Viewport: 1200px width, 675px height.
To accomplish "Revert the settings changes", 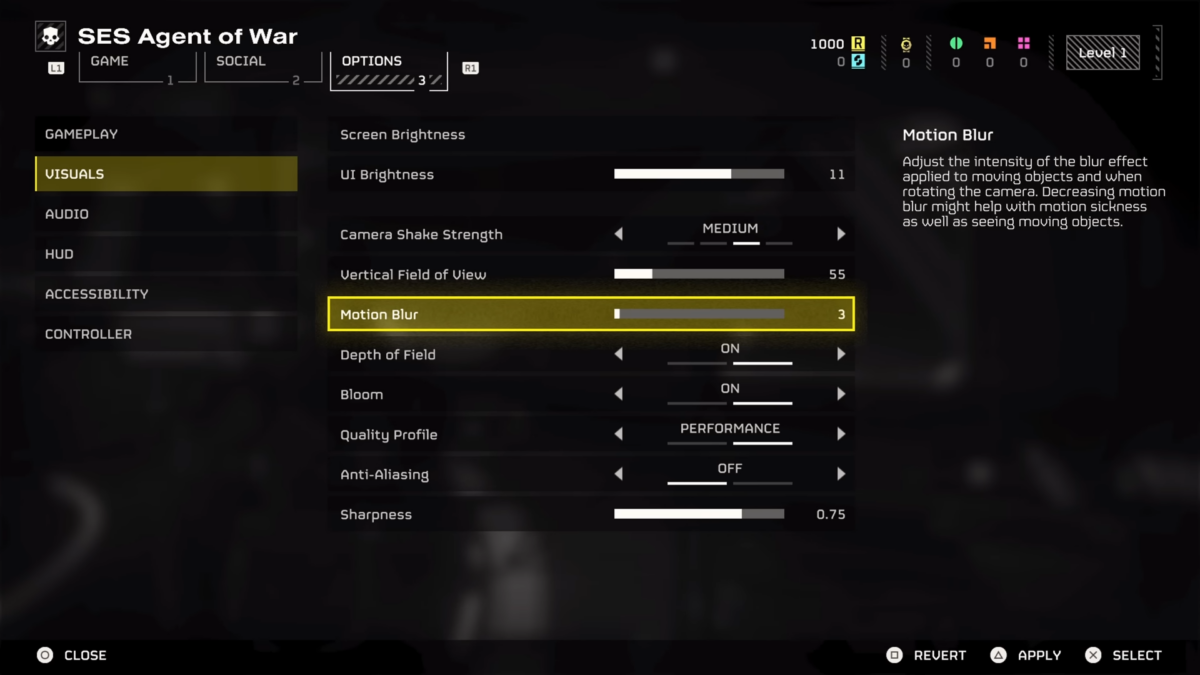I will (926, 655).
